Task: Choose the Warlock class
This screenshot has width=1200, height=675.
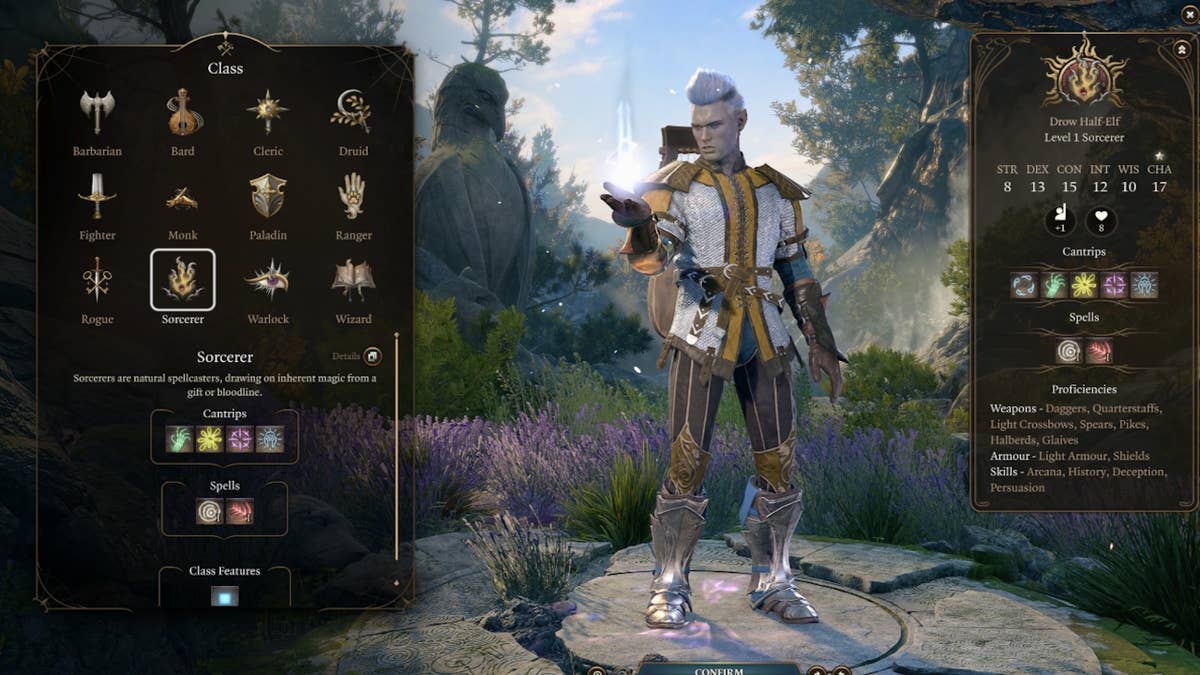Action: (268, 281)
